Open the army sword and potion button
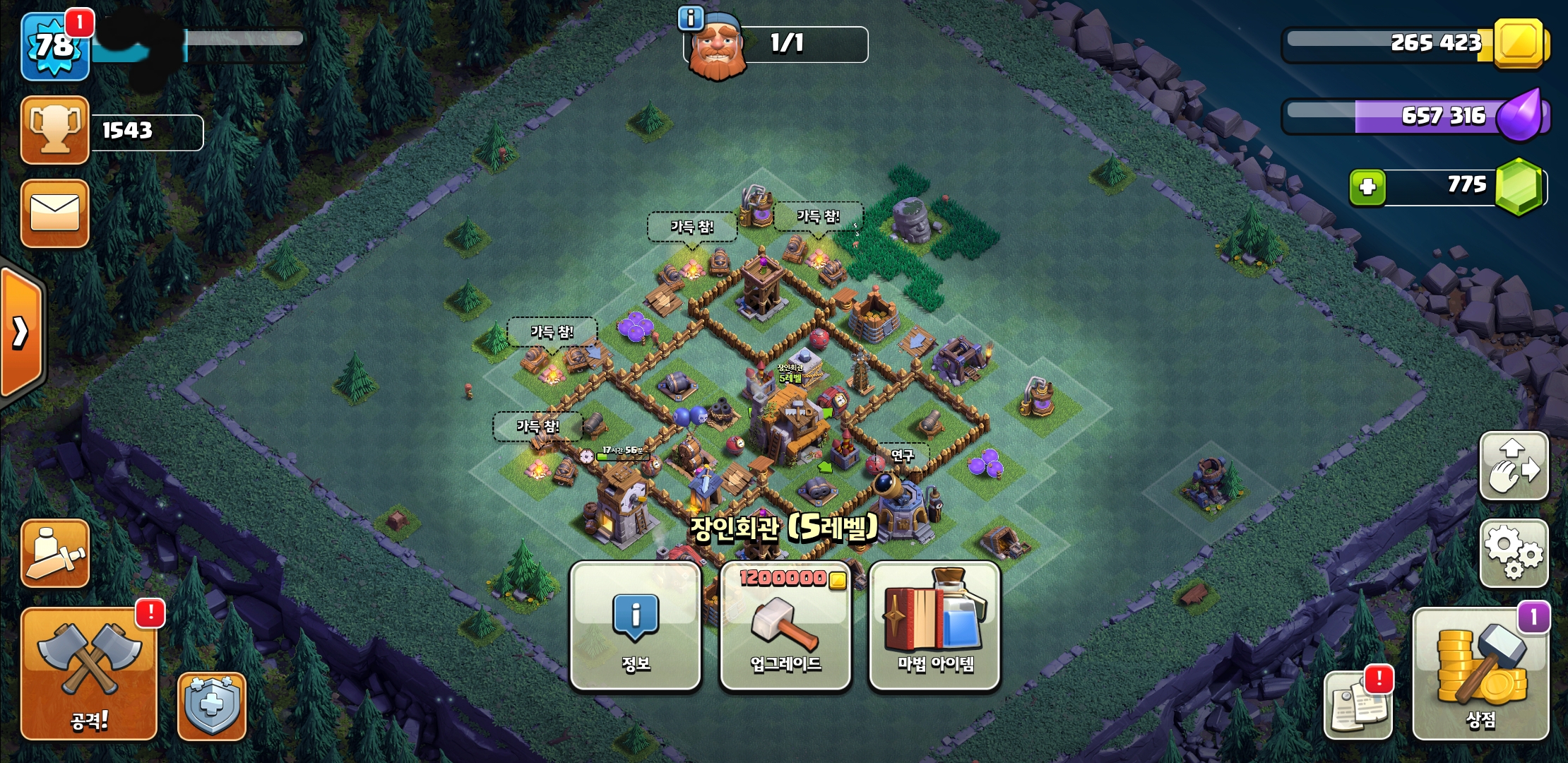Image resolution: width=1568 pixels, height=763 pixels. point(55,554)
